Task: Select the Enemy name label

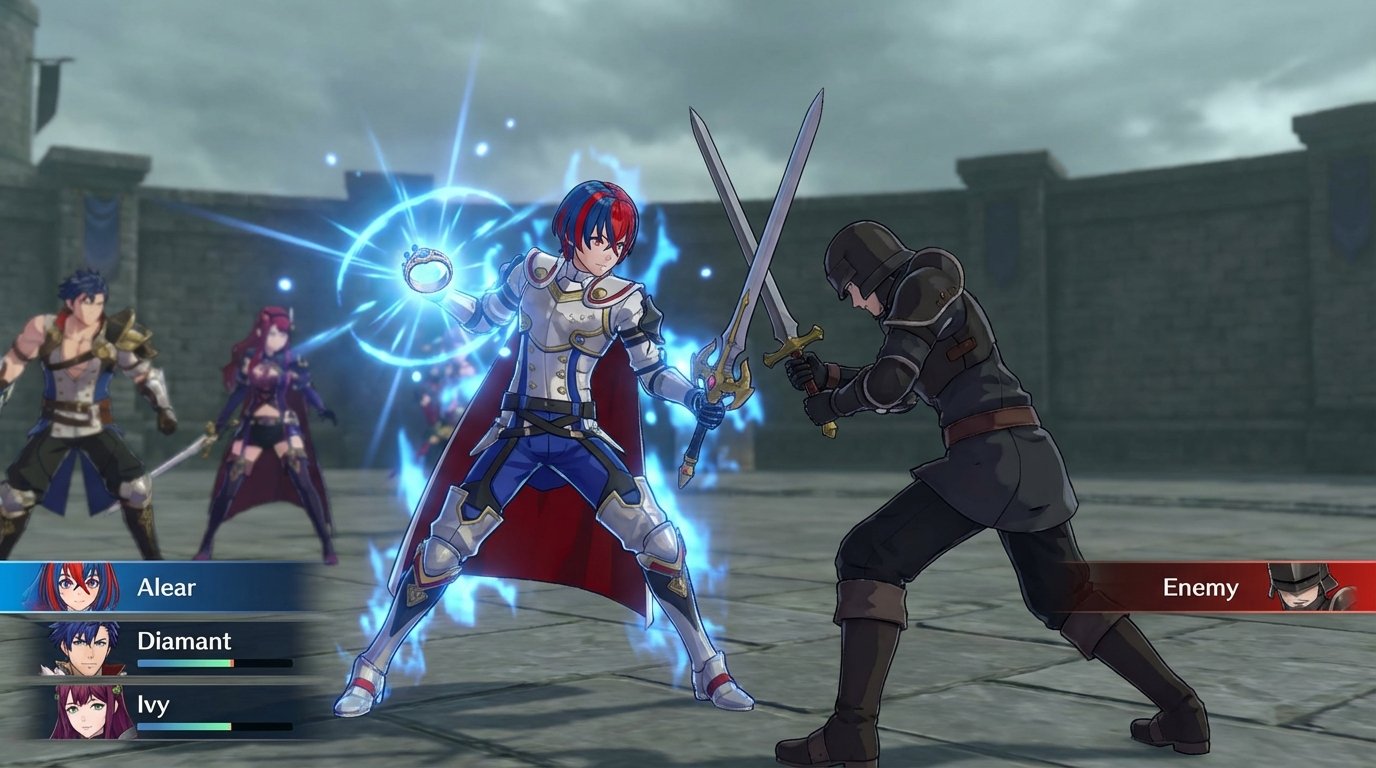Action: [1200, 588]
